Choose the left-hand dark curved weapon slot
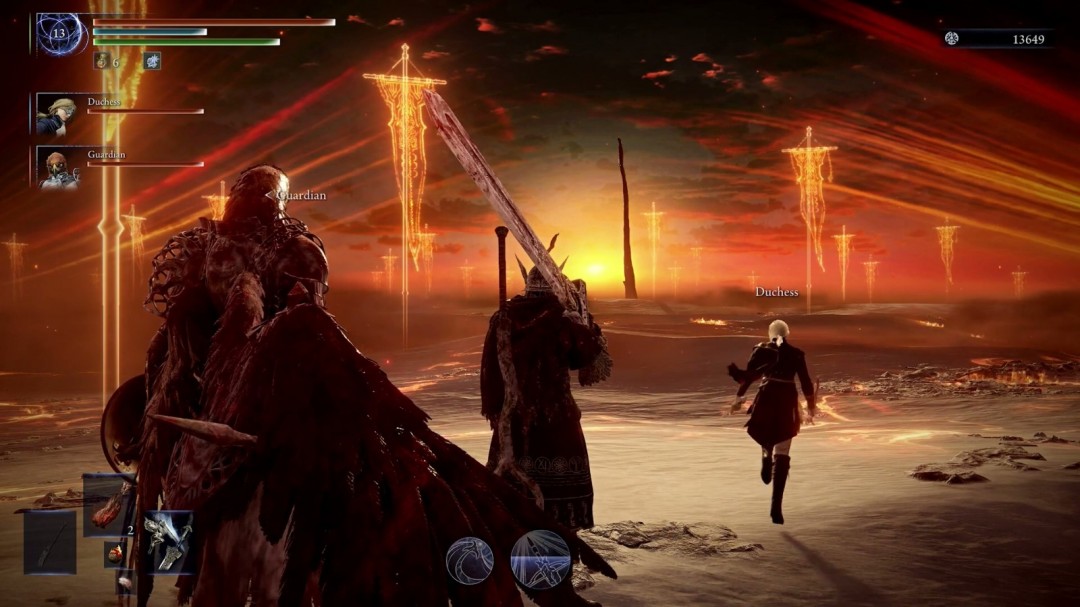Image resolution: width=1080 pixels, height=607 pixels. pyautogui.click(x=50, y=542)
